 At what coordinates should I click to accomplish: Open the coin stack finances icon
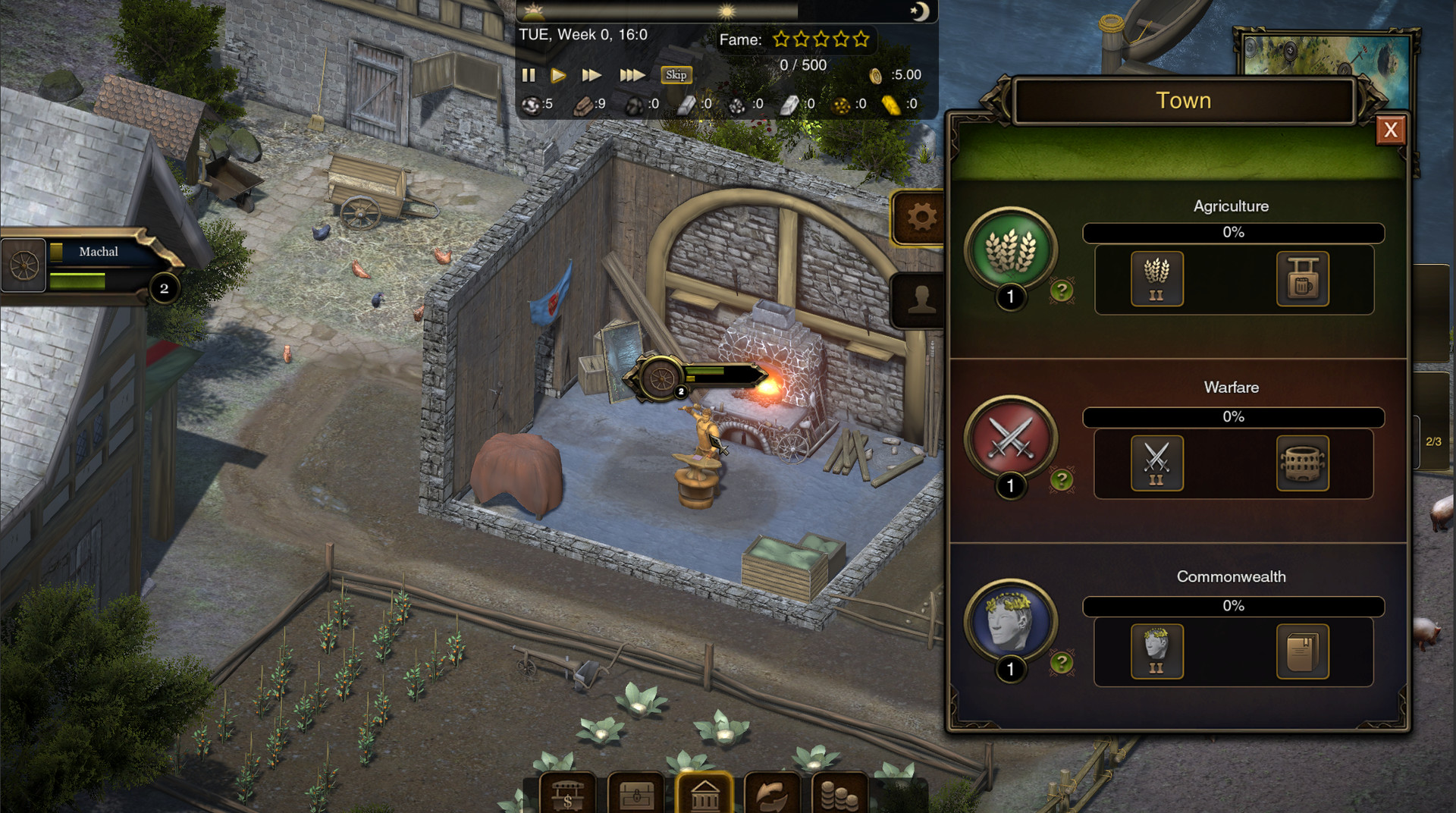pos(838,795)
